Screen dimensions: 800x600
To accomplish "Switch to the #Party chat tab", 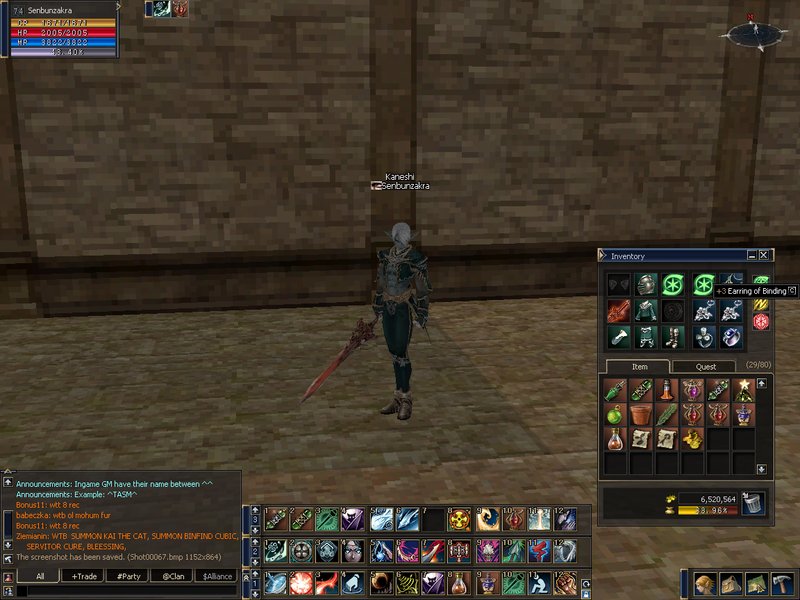I will point(127,576).
